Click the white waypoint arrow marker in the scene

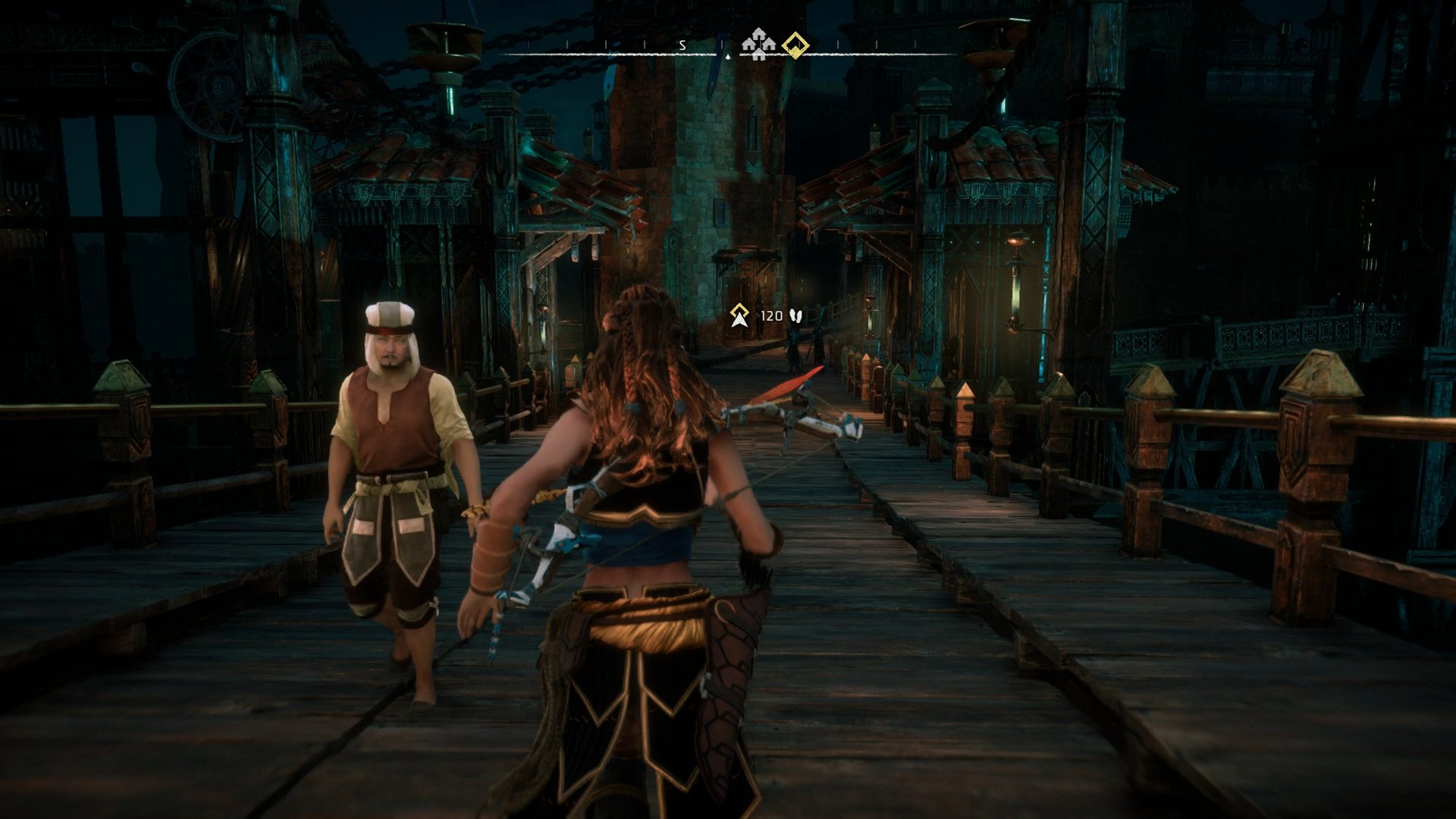click(739, 322)
